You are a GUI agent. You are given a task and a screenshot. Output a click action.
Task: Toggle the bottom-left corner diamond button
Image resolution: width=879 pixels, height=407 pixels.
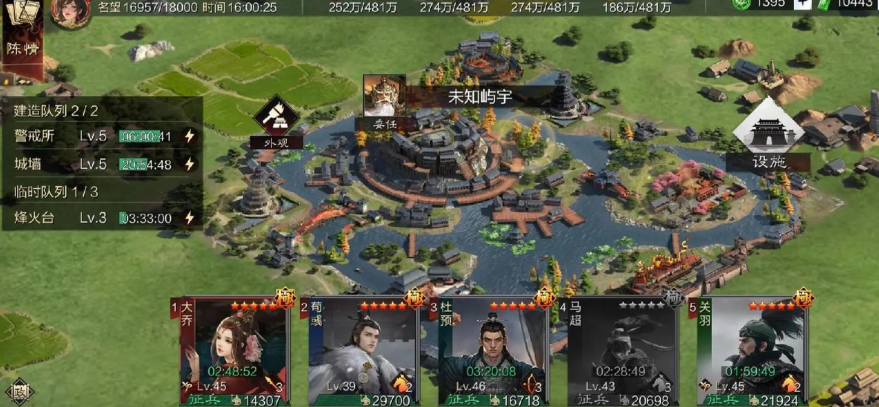[x=16, y=390]
